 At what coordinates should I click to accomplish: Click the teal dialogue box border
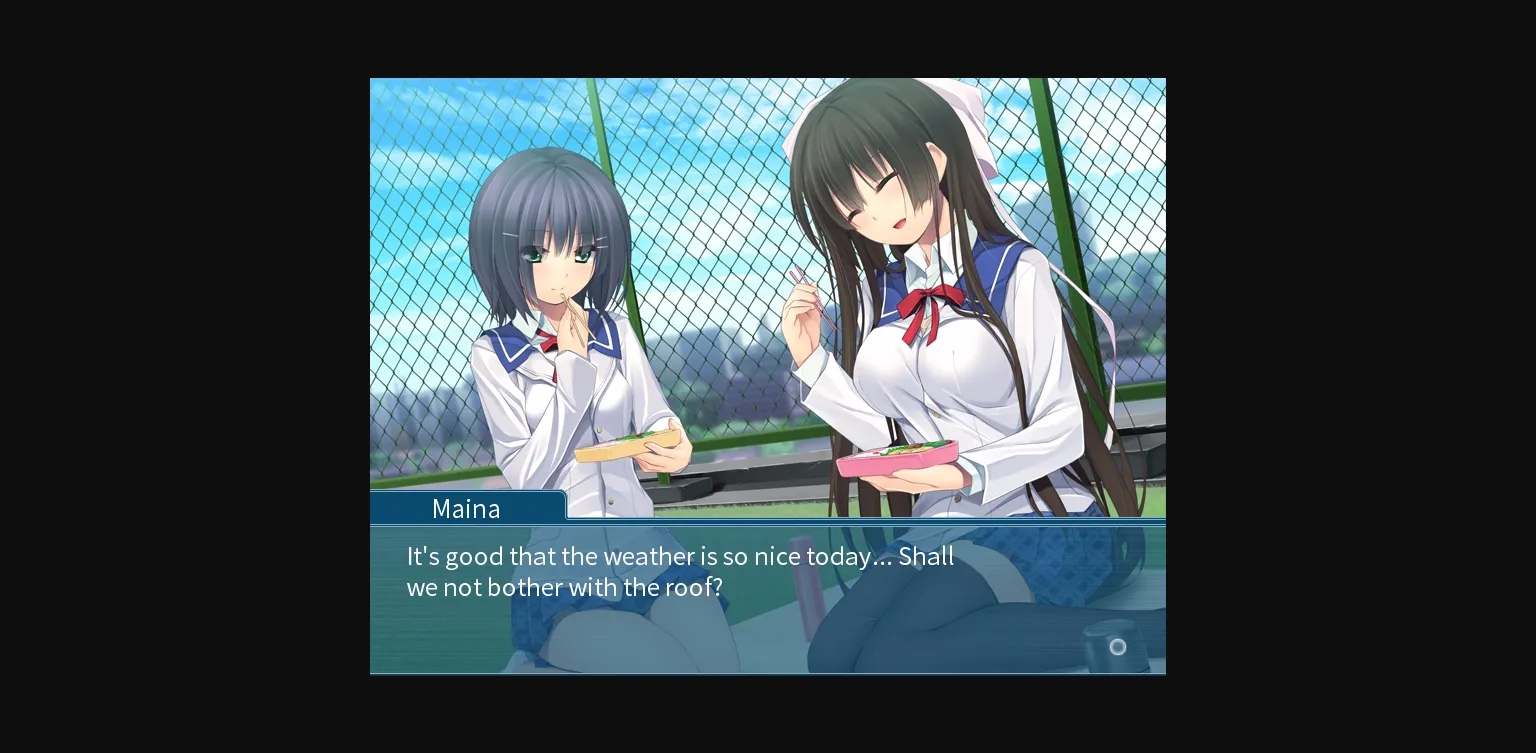point(768,523)
